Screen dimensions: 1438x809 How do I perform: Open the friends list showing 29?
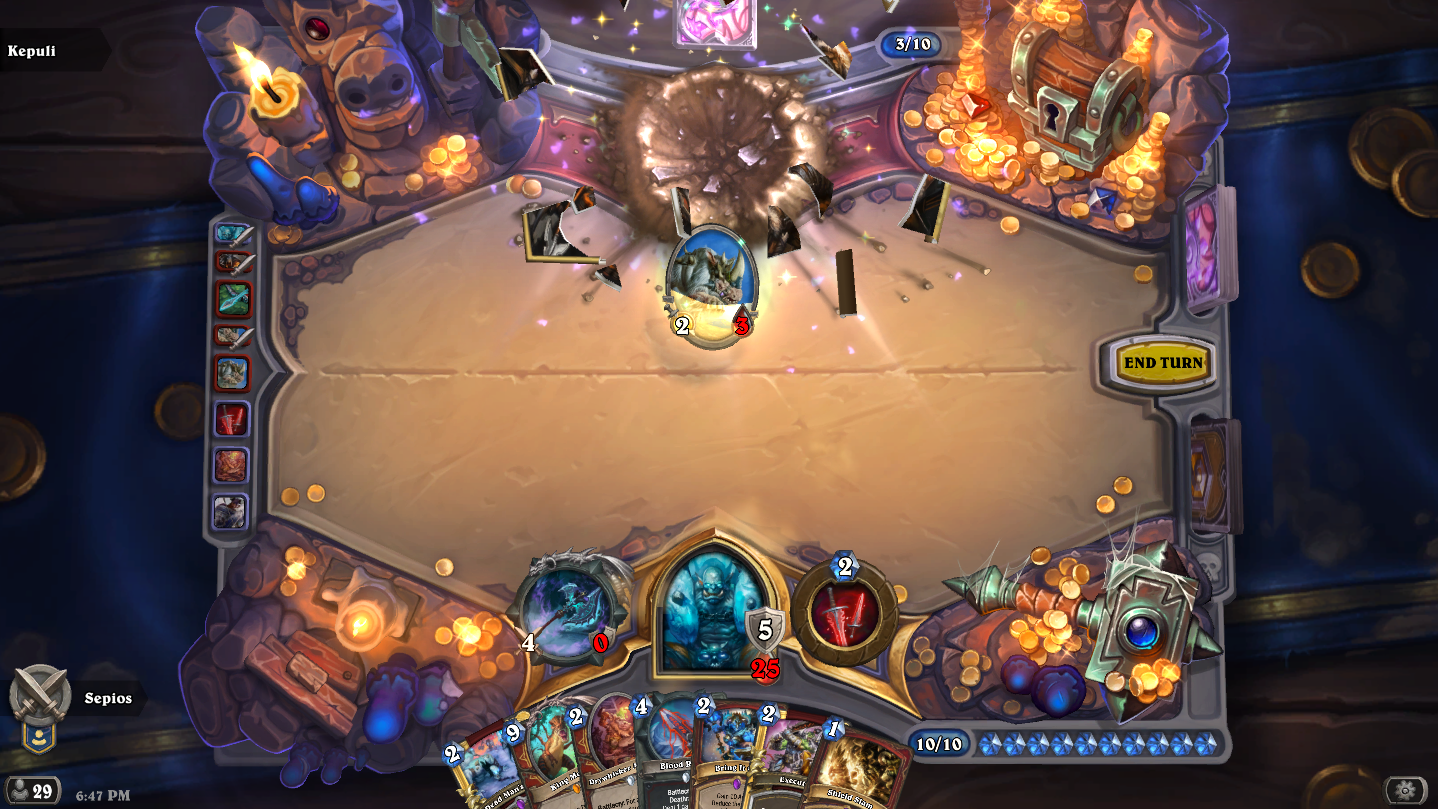[32, 791]
